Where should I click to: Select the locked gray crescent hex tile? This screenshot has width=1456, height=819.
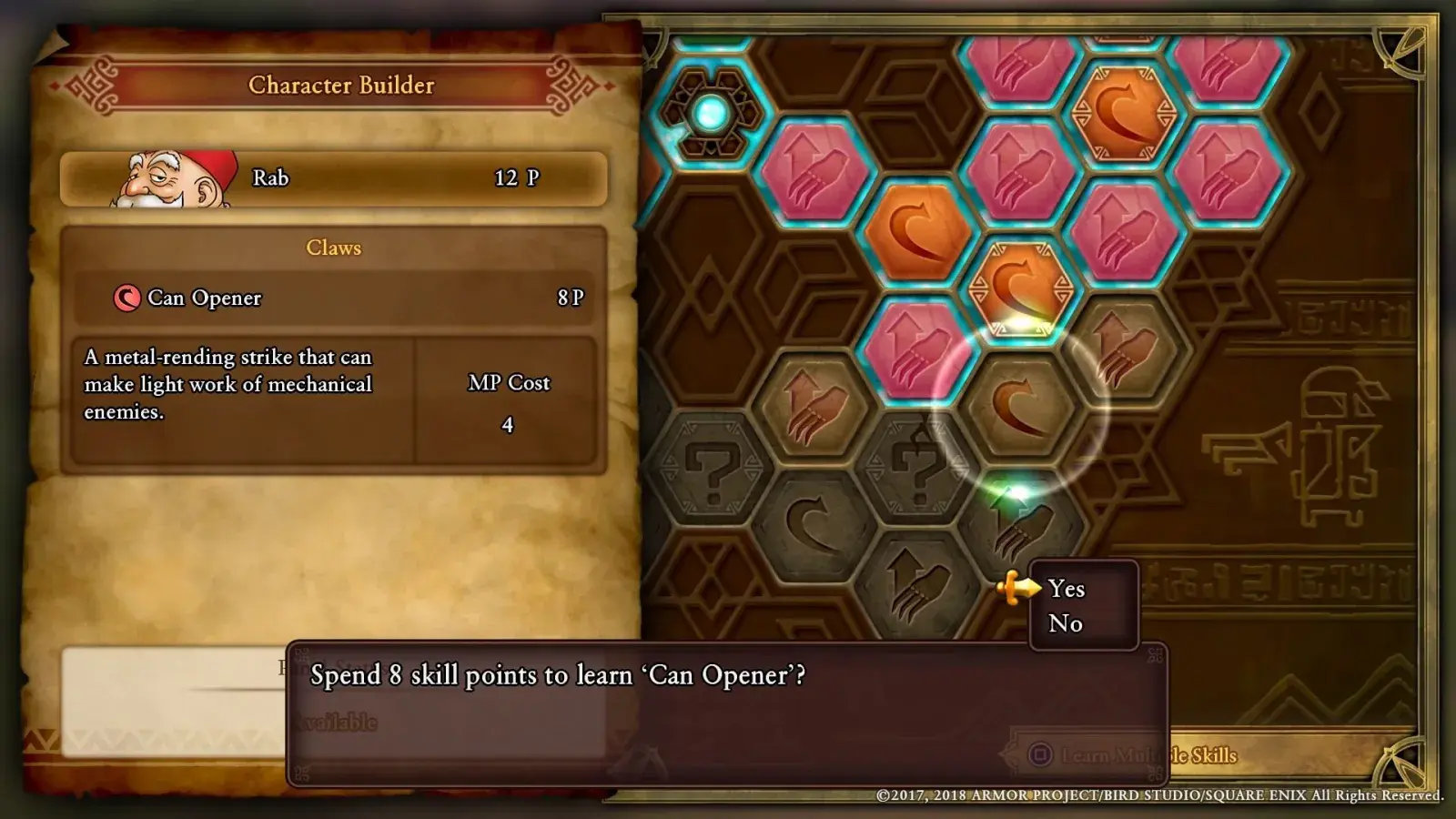813,523
